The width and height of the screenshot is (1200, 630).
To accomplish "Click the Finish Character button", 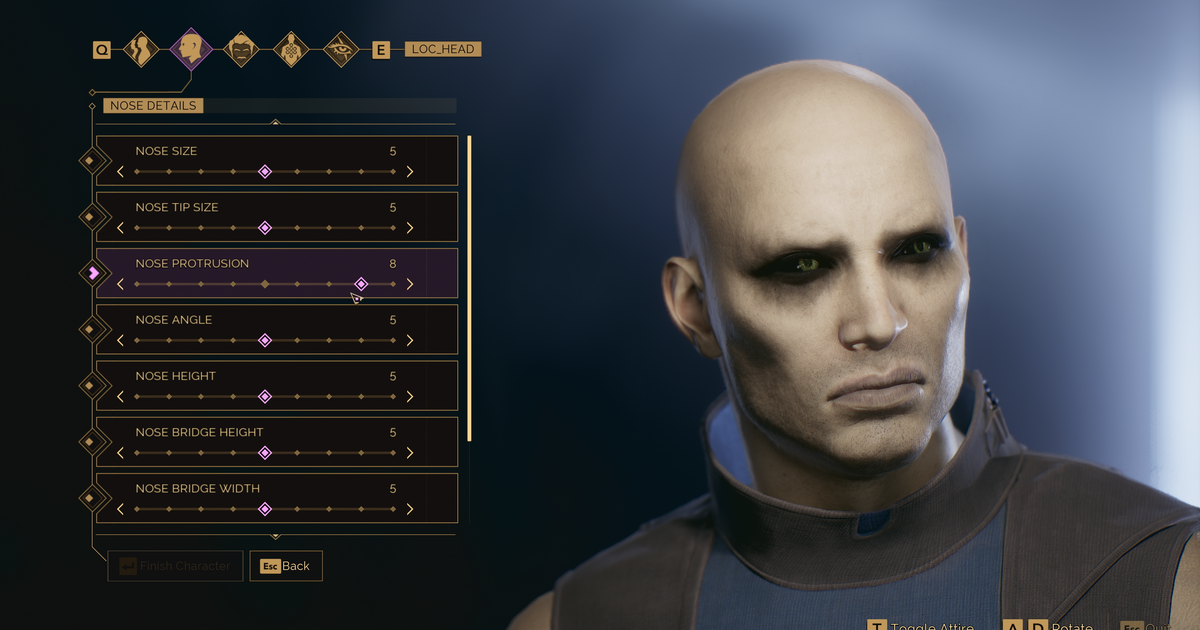I will [175, 566].
